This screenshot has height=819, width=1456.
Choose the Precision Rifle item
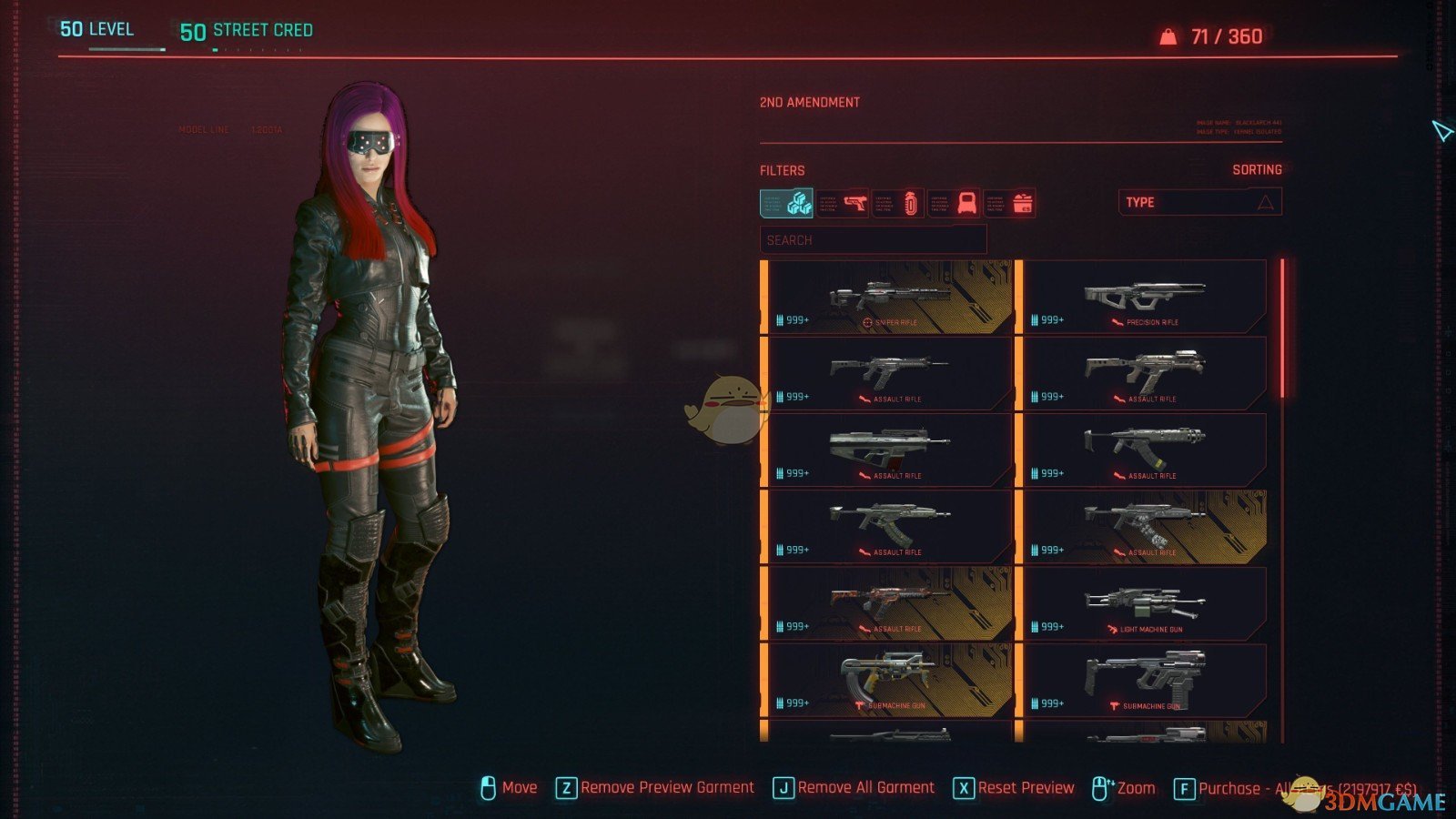tap(1144, 298)
